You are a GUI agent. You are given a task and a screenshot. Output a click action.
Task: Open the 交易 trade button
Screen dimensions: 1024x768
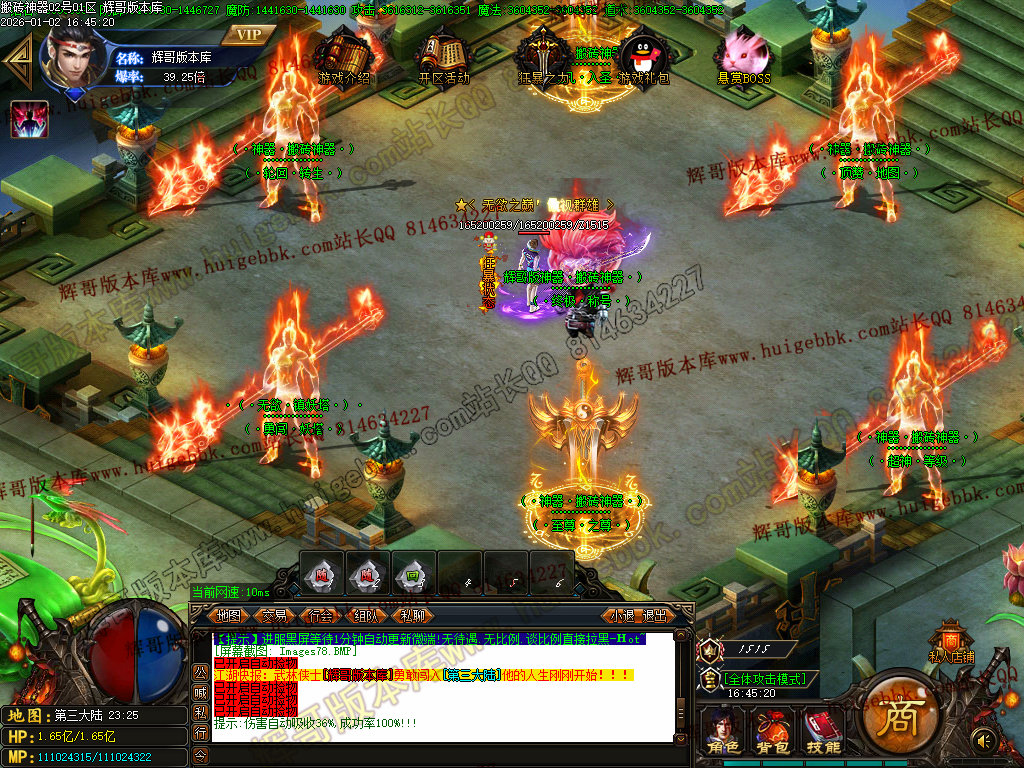pyautogui.click(x=274, y=616)
